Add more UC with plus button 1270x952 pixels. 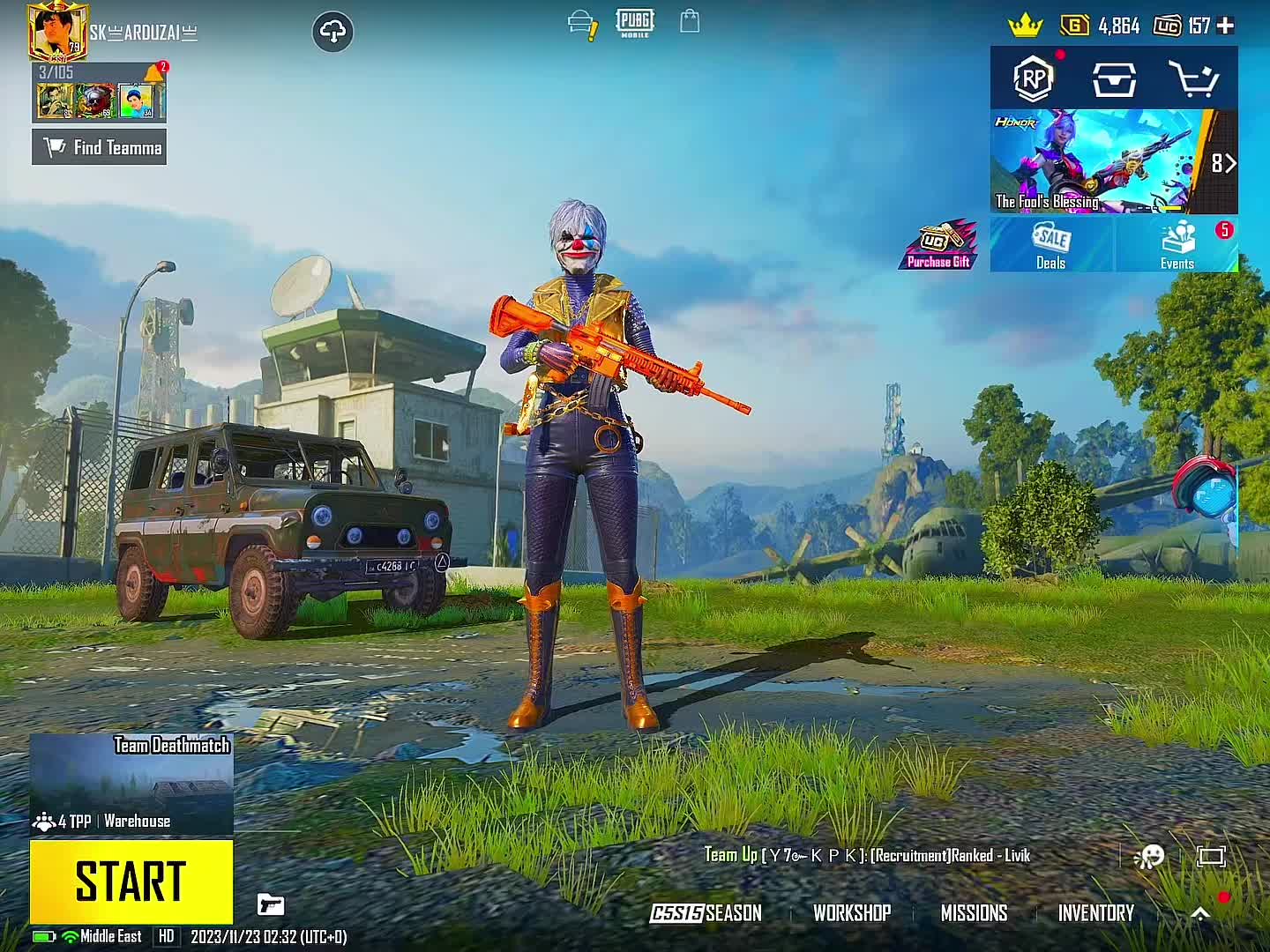(x=1225, y=26)
